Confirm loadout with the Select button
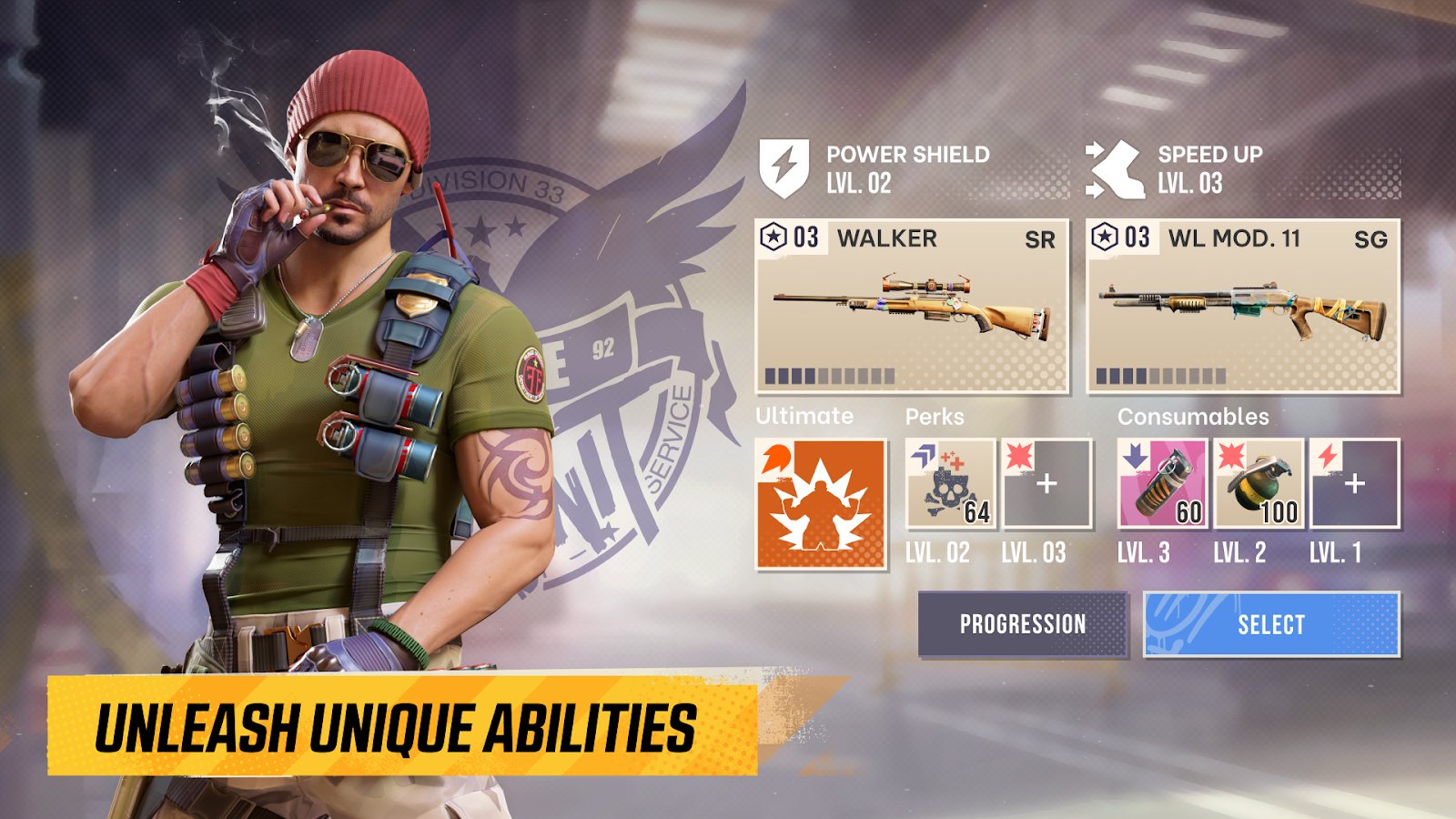This screenshot has height=819, width=1456. (x=1270, y=624)
